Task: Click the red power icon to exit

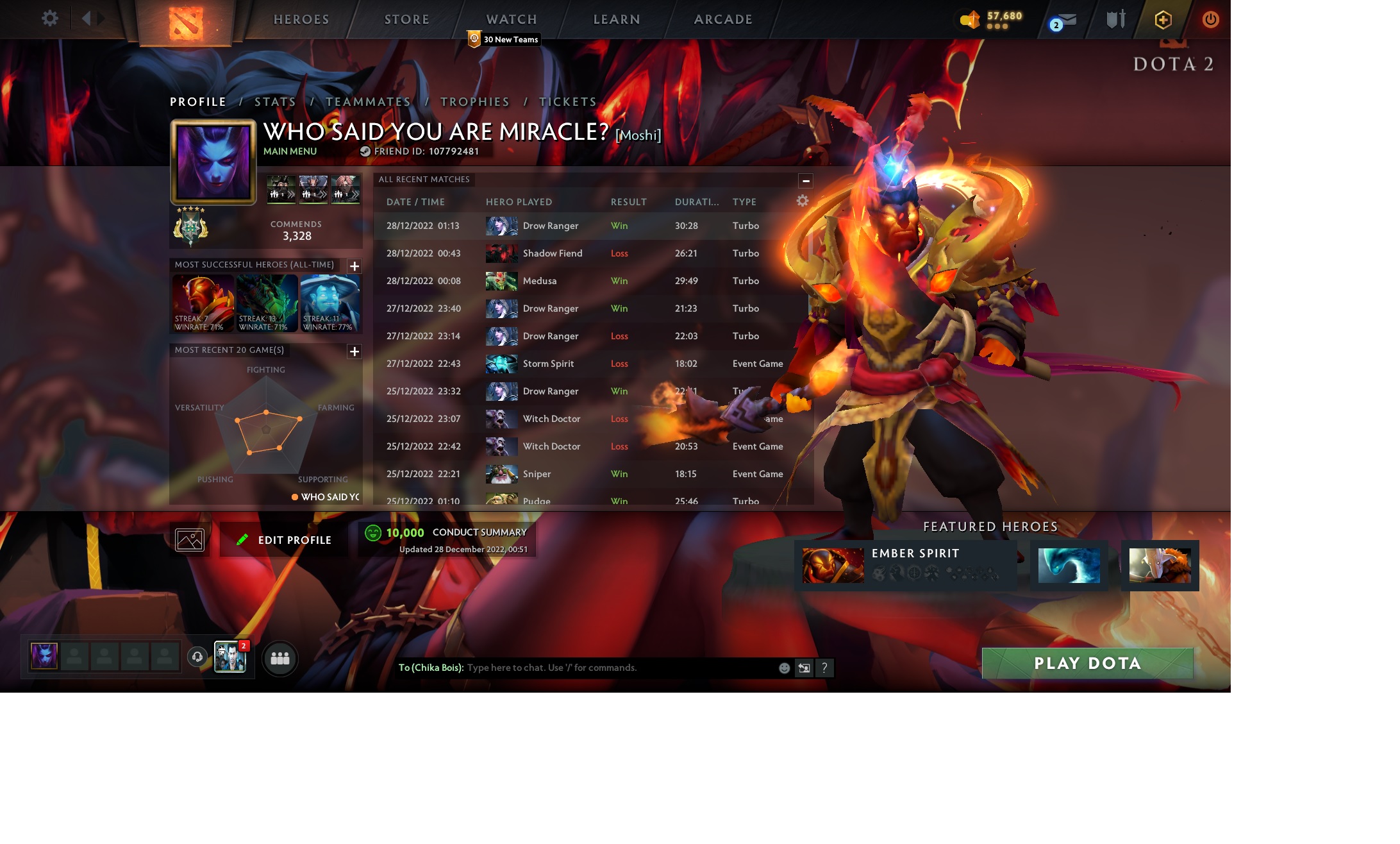Action: 1210,19
